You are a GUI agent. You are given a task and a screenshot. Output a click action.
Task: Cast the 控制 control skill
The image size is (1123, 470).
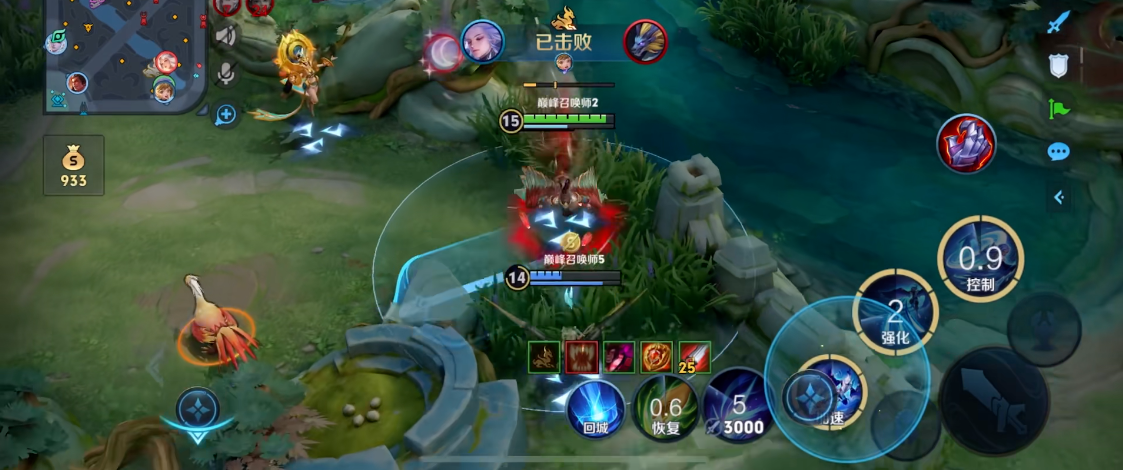[x=980, y=259]
